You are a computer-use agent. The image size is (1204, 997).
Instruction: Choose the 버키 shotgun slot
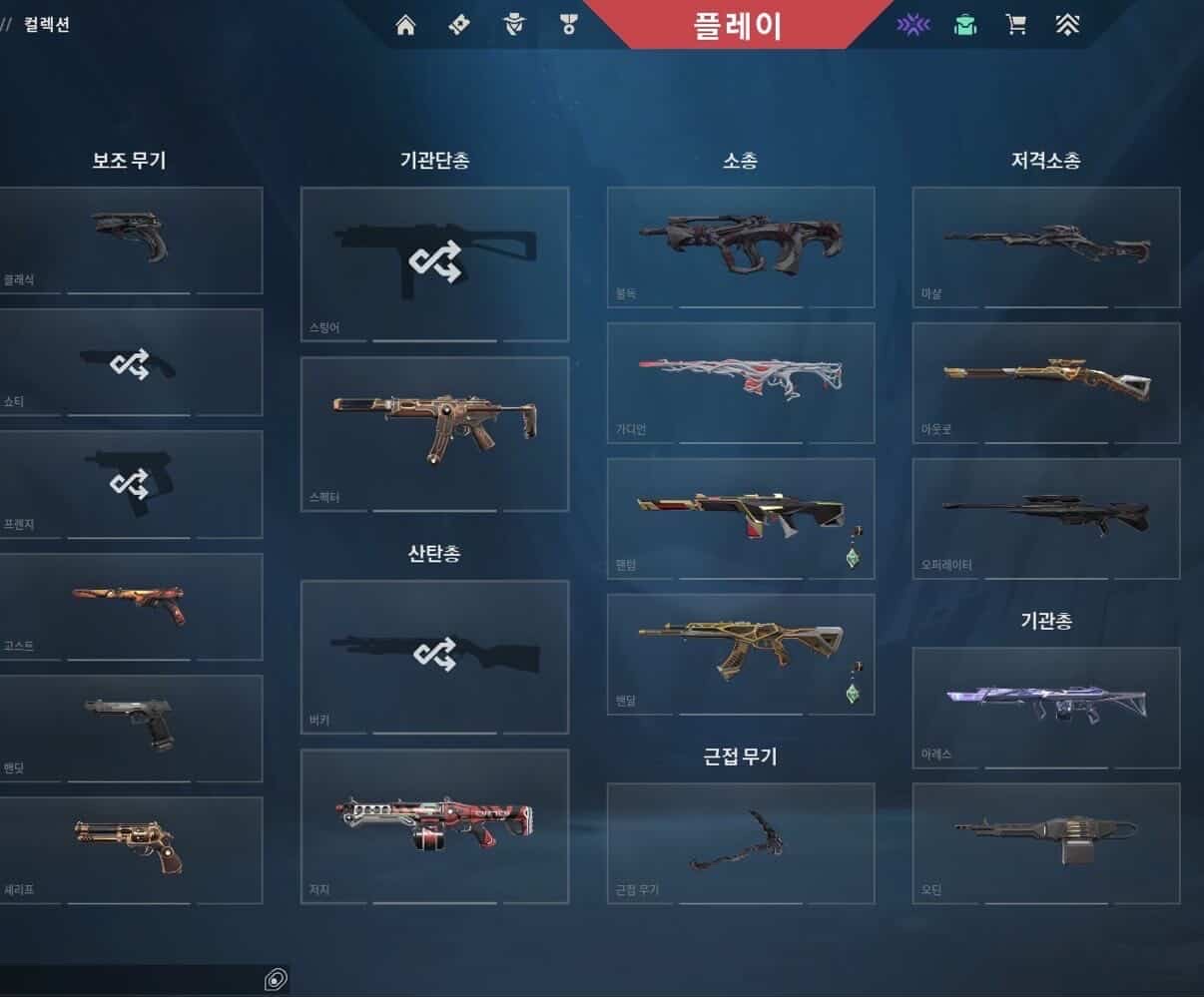(x=434, y=657)
